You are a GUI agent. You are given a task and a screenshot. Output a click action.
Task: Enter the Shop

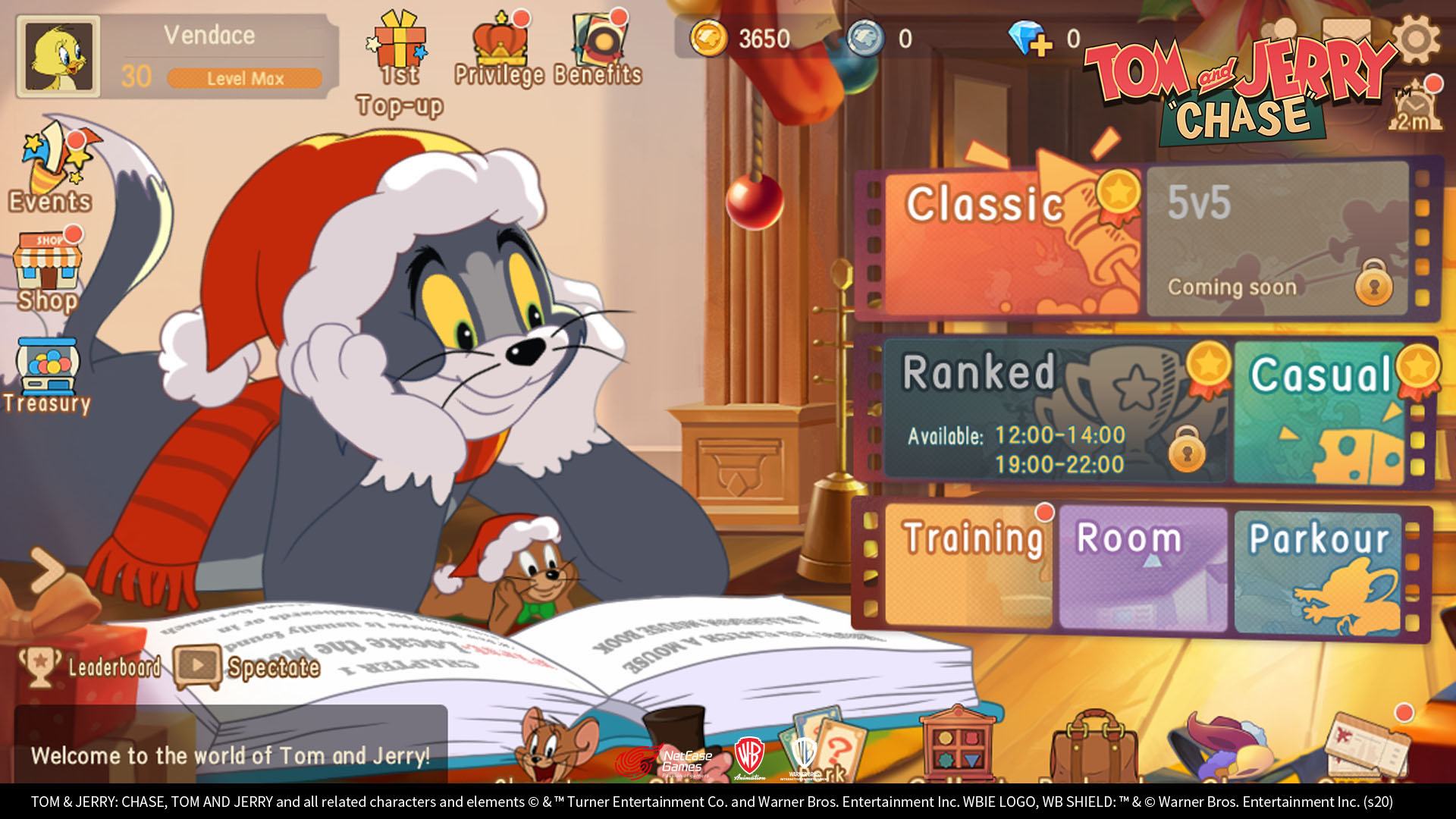48,271
